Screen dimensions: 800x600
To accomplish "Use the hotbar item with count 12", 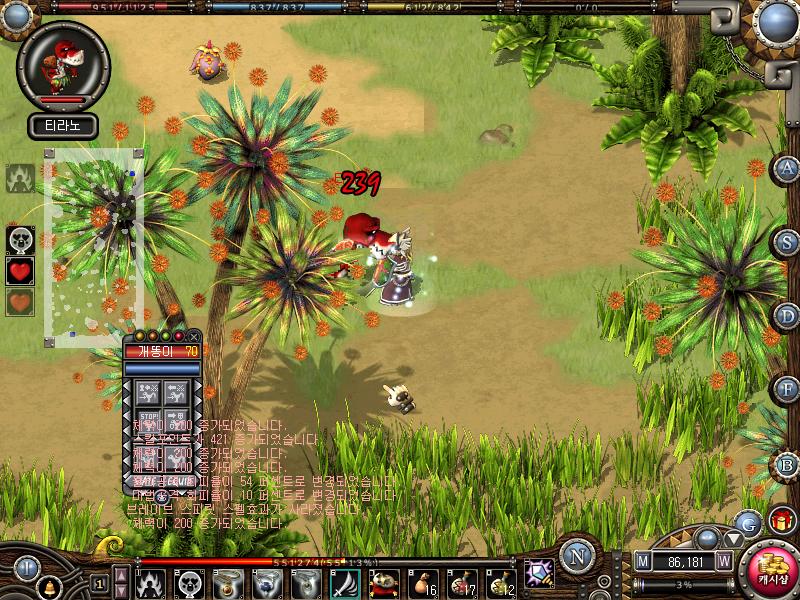I will pos(501,582).
